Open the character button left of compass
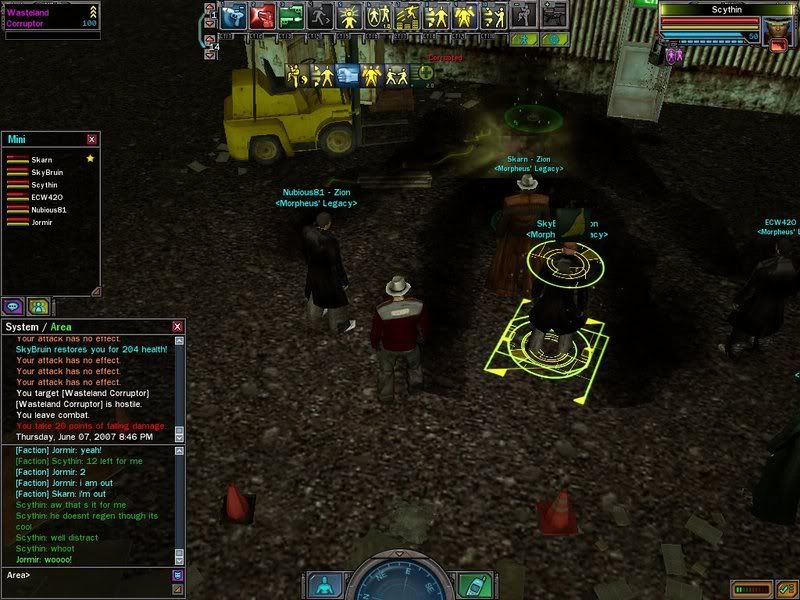Image resolution: width=800 pixels, height=600 pixels. coord(324,584)
